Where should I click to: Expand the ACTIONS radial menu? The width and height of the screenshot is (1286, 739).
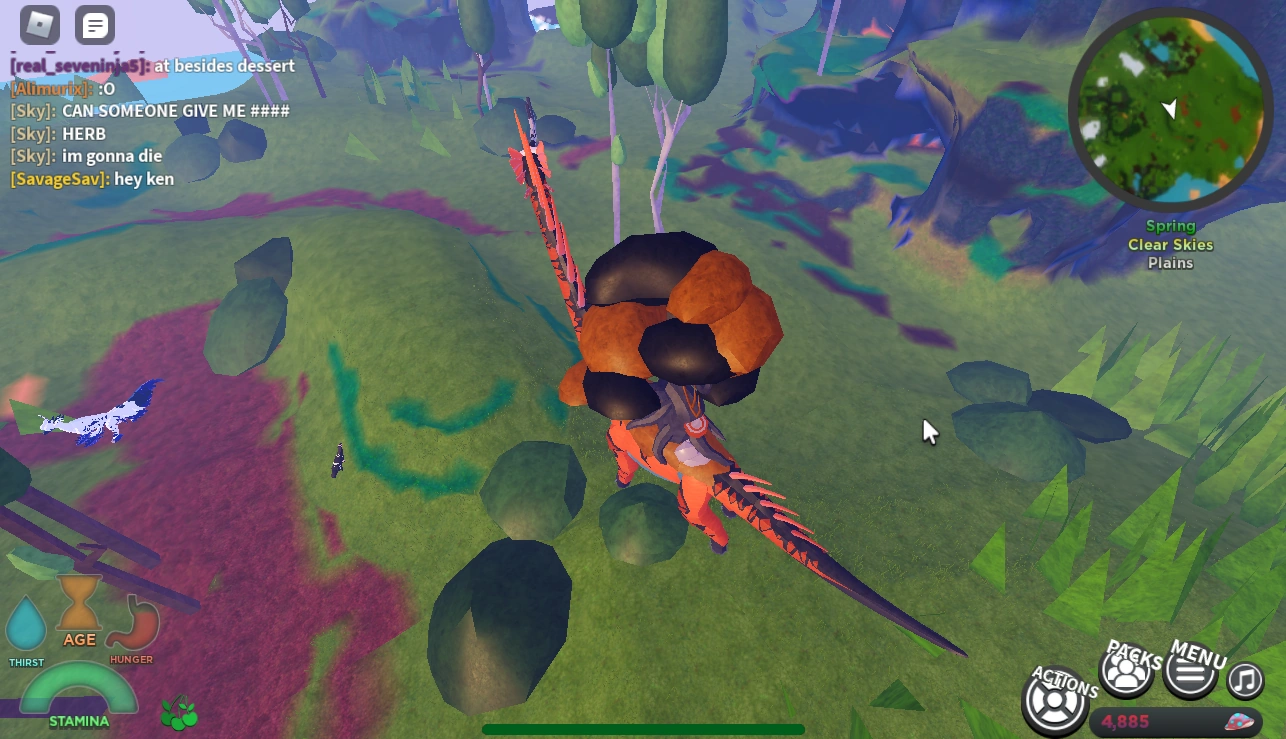[1054, 700]
